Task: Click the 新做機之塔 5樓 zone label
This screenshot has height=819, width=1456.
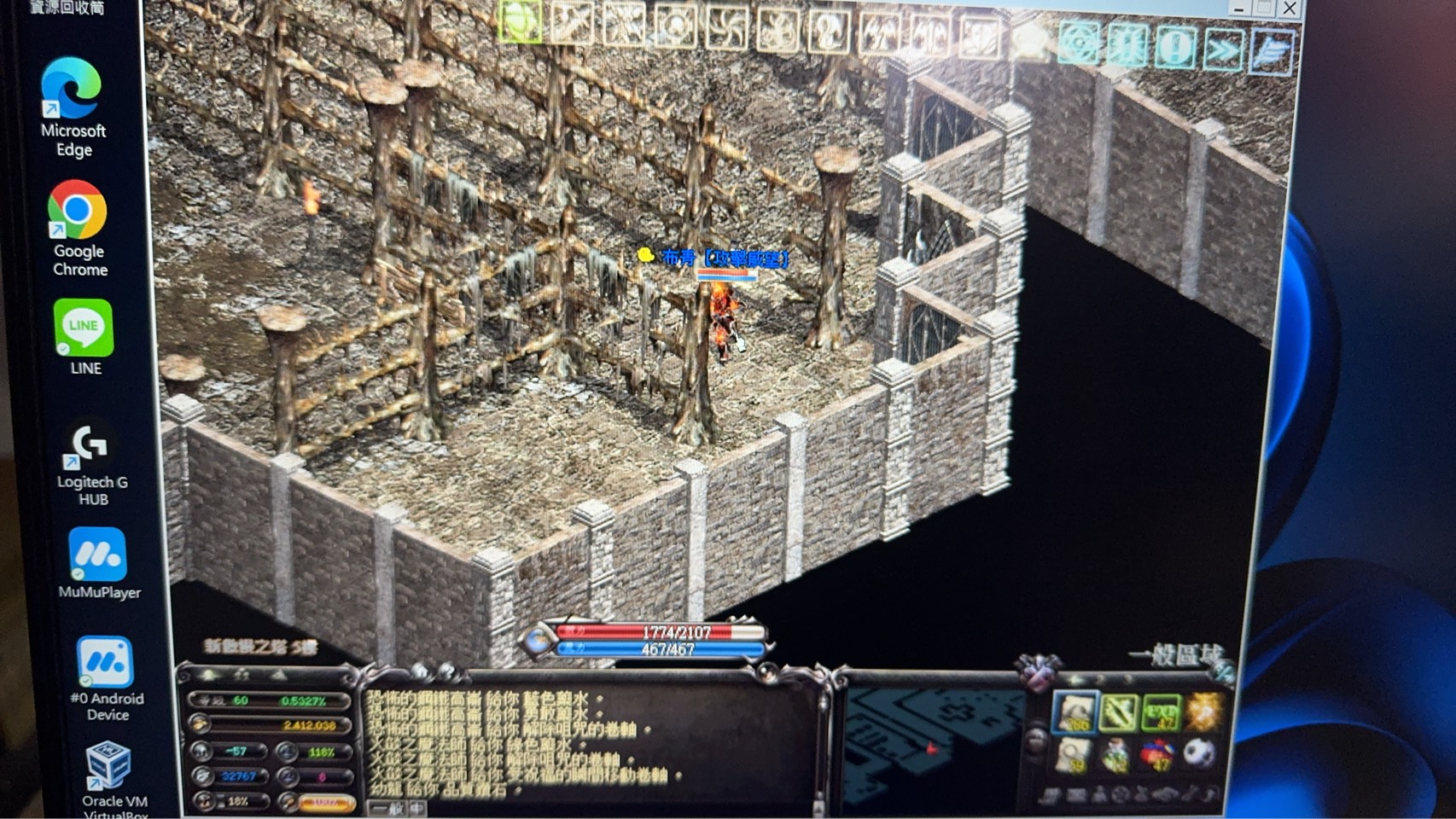Action: tap(260, 645)
